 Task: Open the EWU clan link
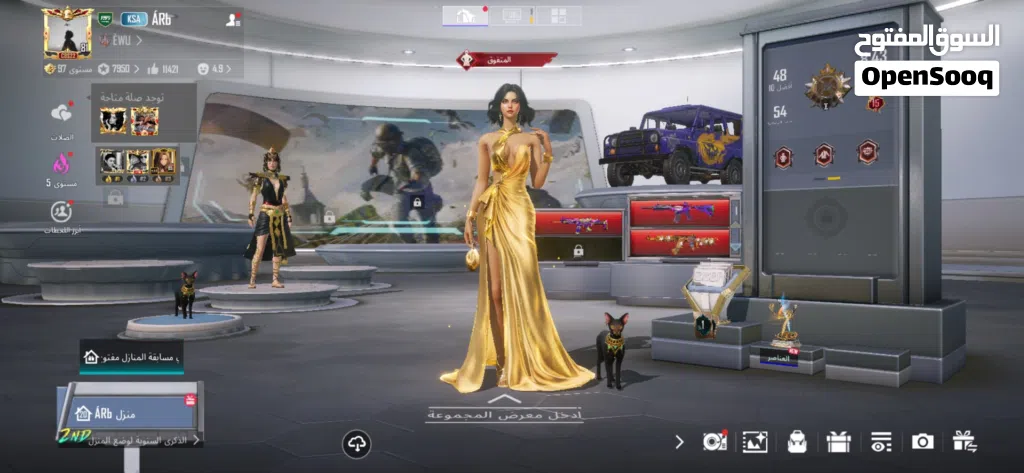pos(121,41)
